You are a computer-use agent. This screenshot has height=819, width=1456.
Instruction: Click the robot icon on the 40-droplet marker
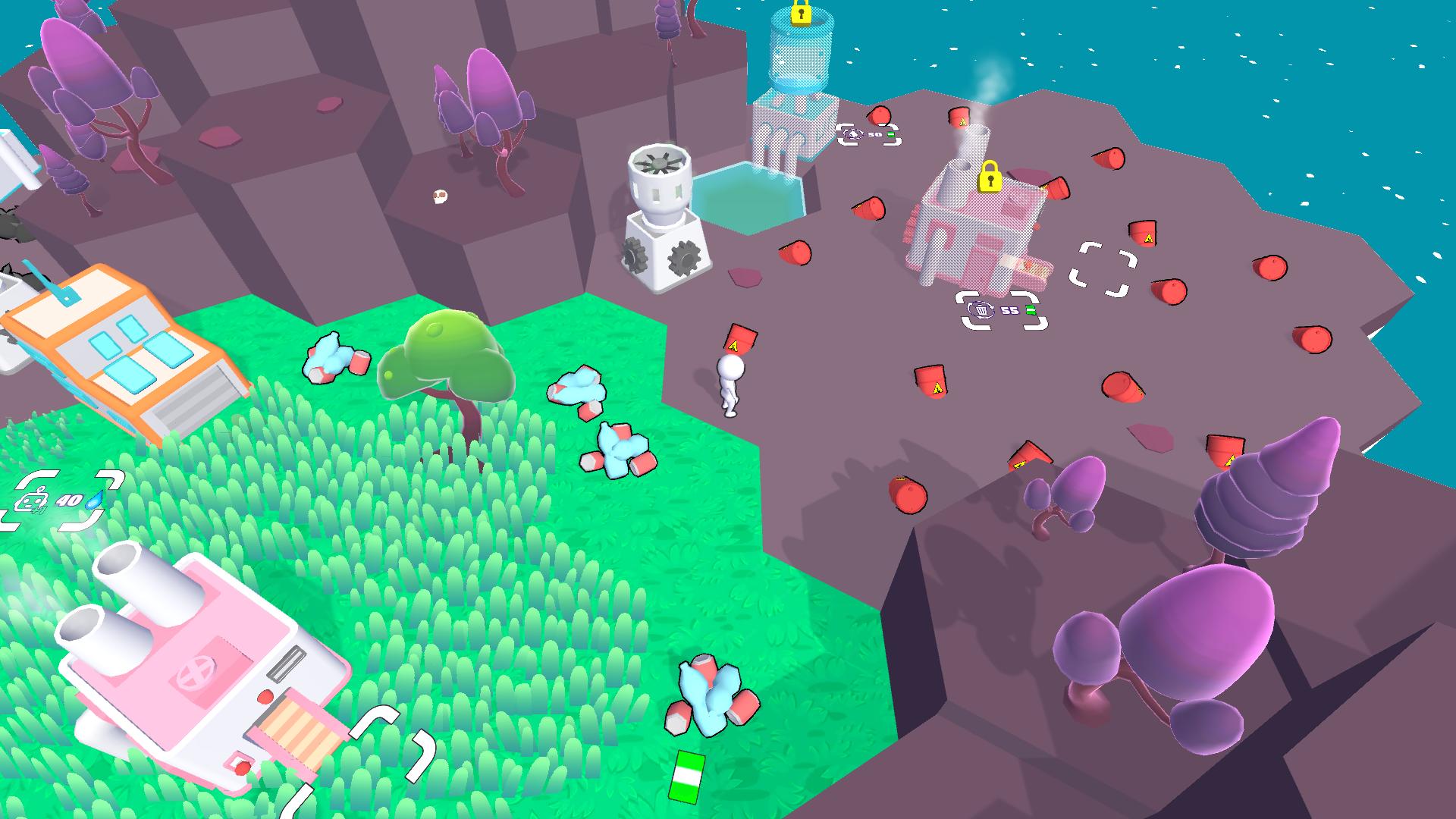(x=33, y=501)
